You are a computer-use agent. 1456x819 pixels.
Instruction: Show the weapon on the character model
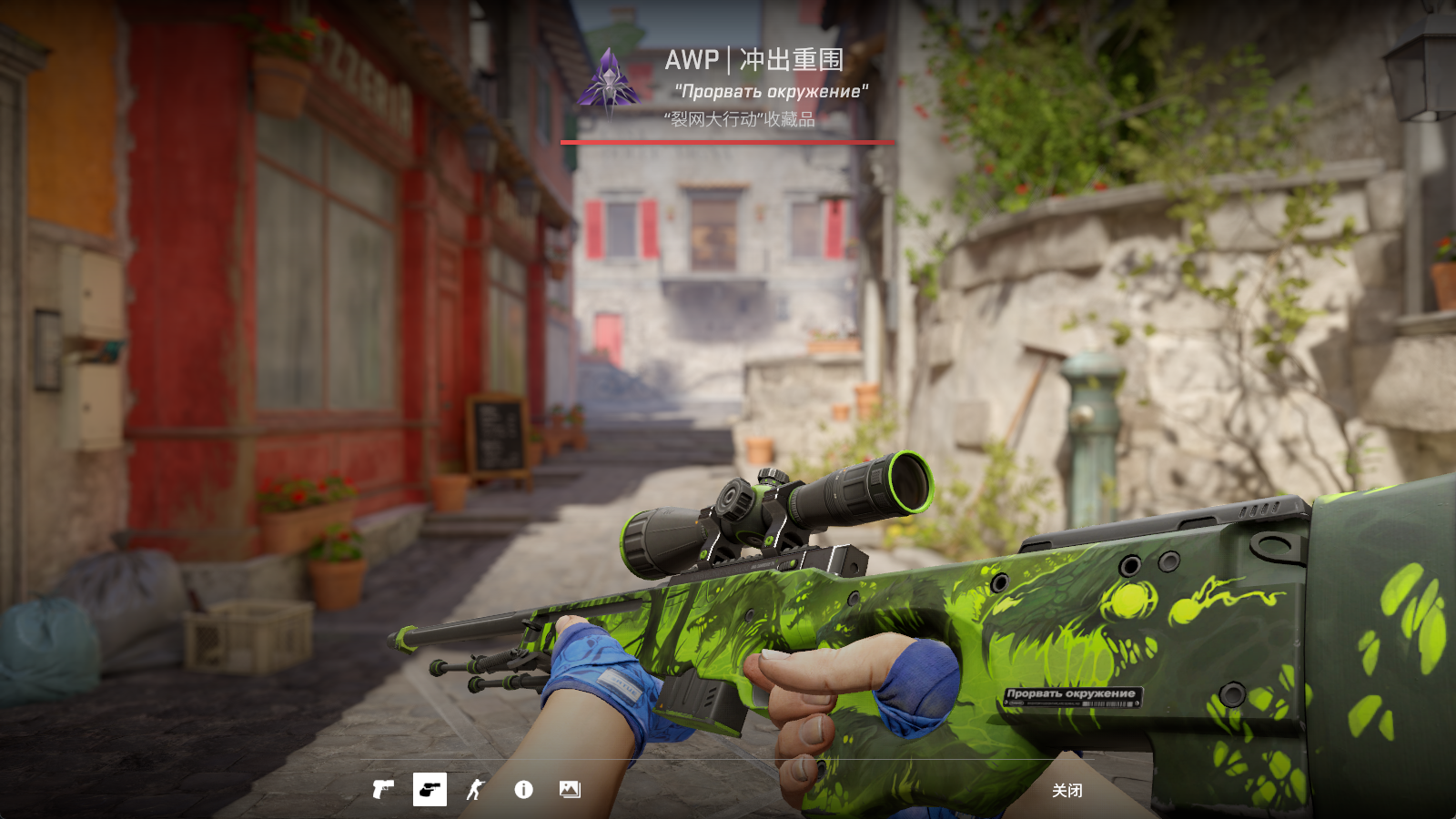(476, 790)
